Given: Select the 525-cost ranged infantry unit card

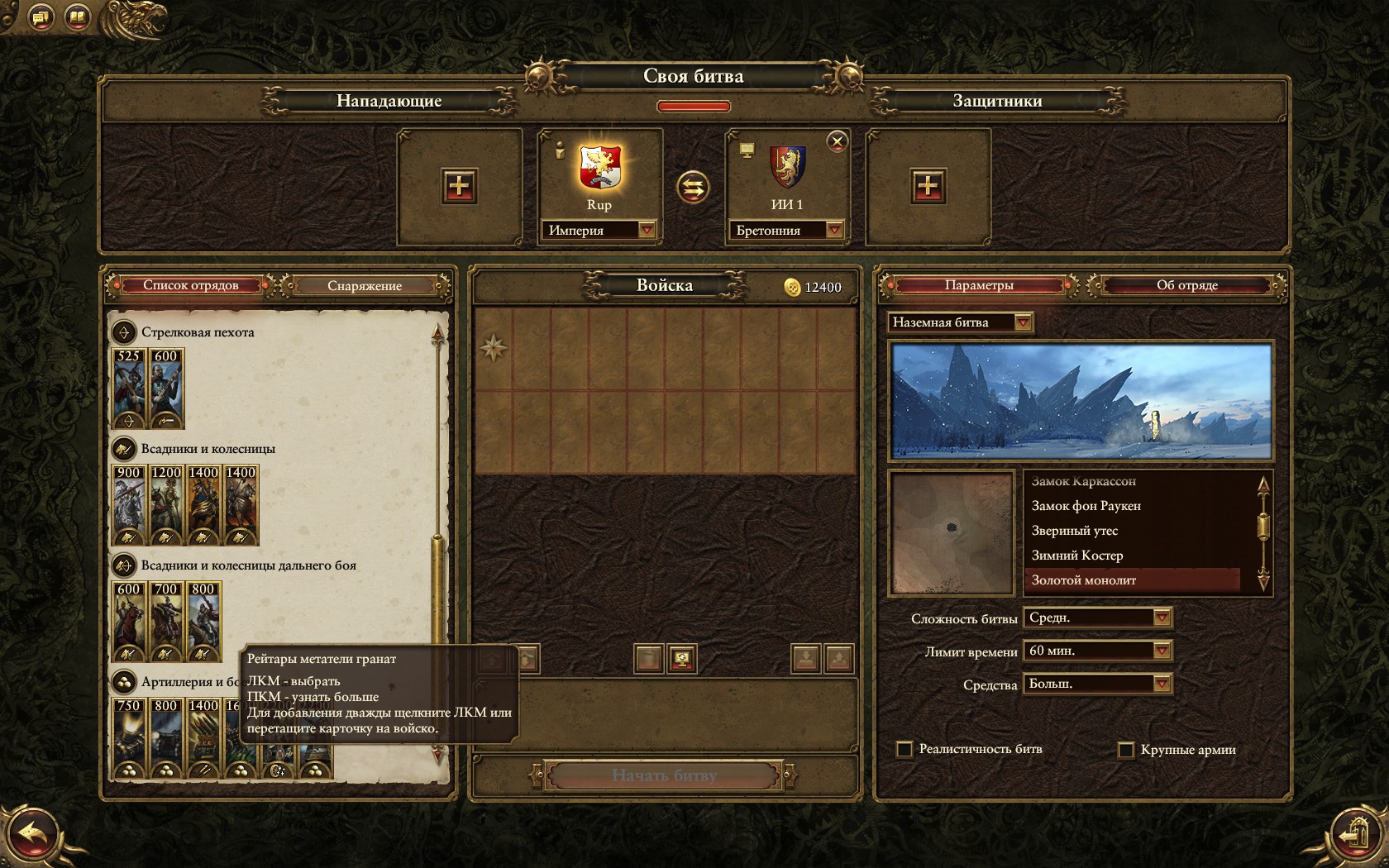Looking at the screenshot, I should [129, 388].
